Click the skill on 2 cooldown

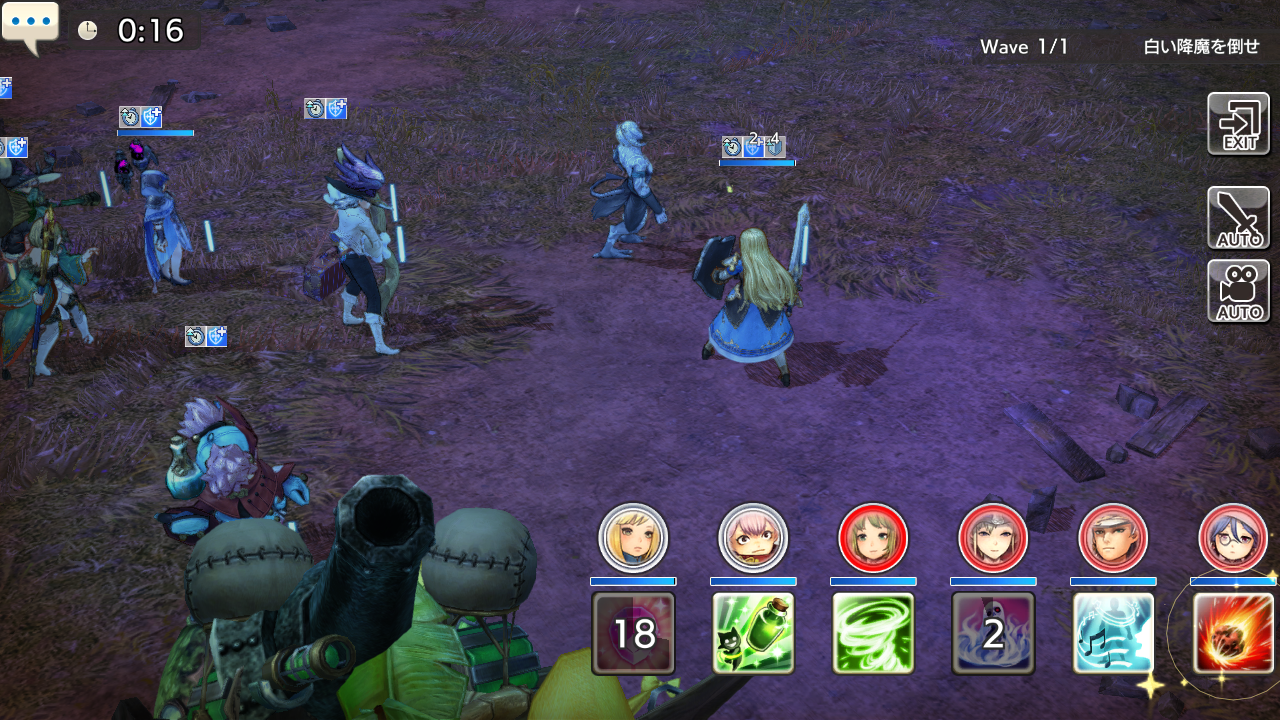[x=993, y=633]
